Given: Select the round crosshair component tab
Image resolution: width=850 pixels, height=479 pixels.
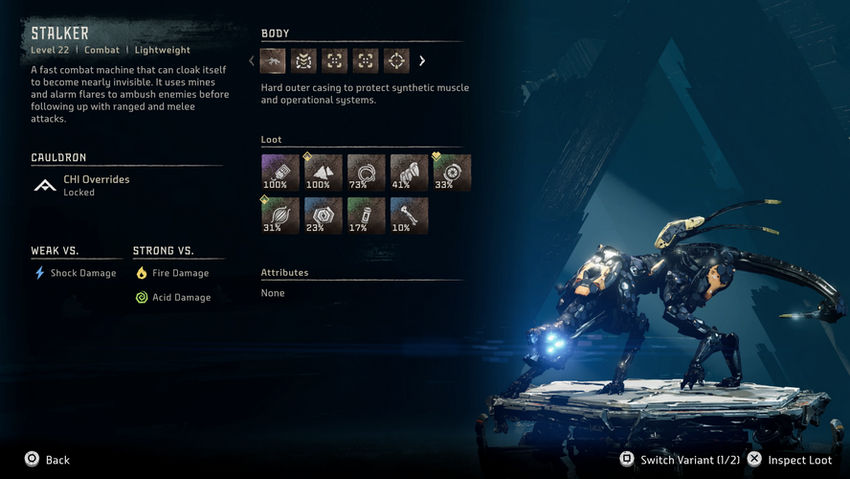Looking at the screenshot, I should (x=397, y=61).
